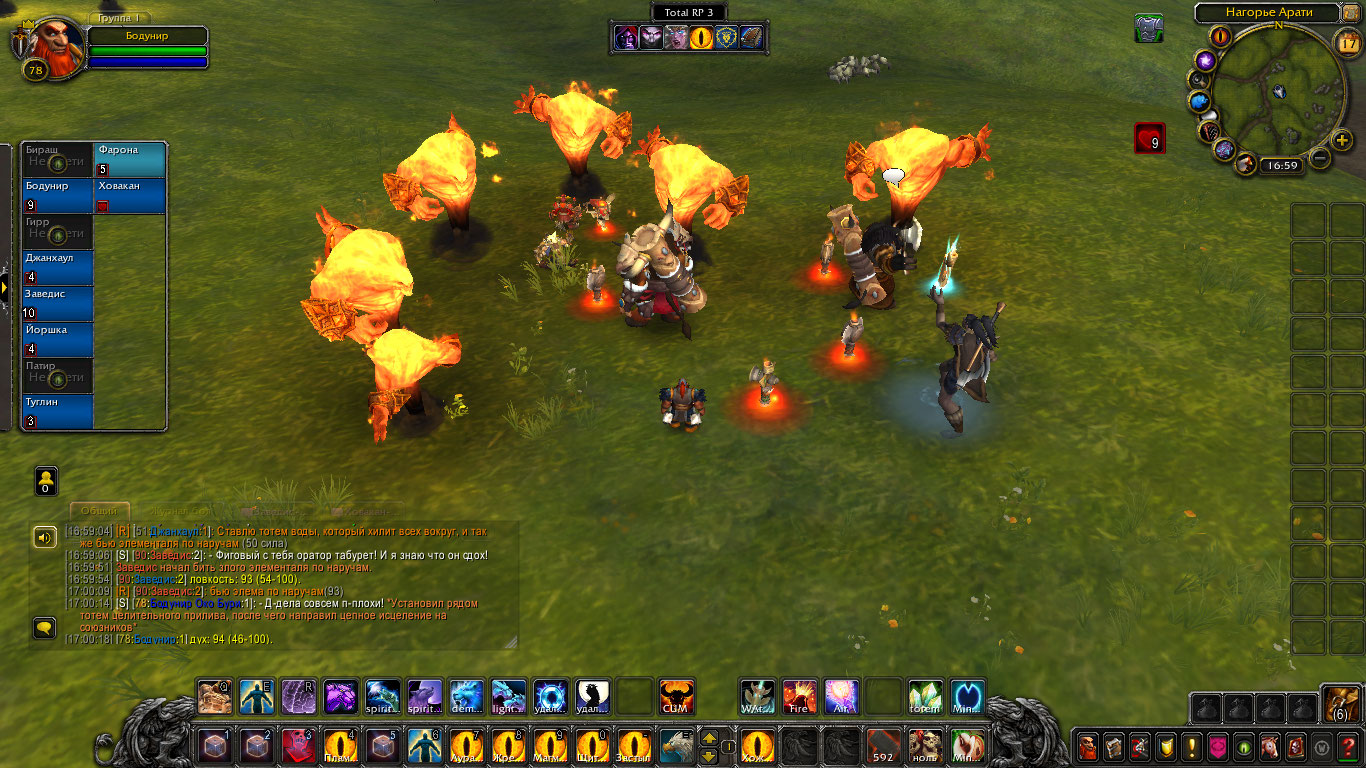
Task: Page up the main action bar
Action: point(709,738)
